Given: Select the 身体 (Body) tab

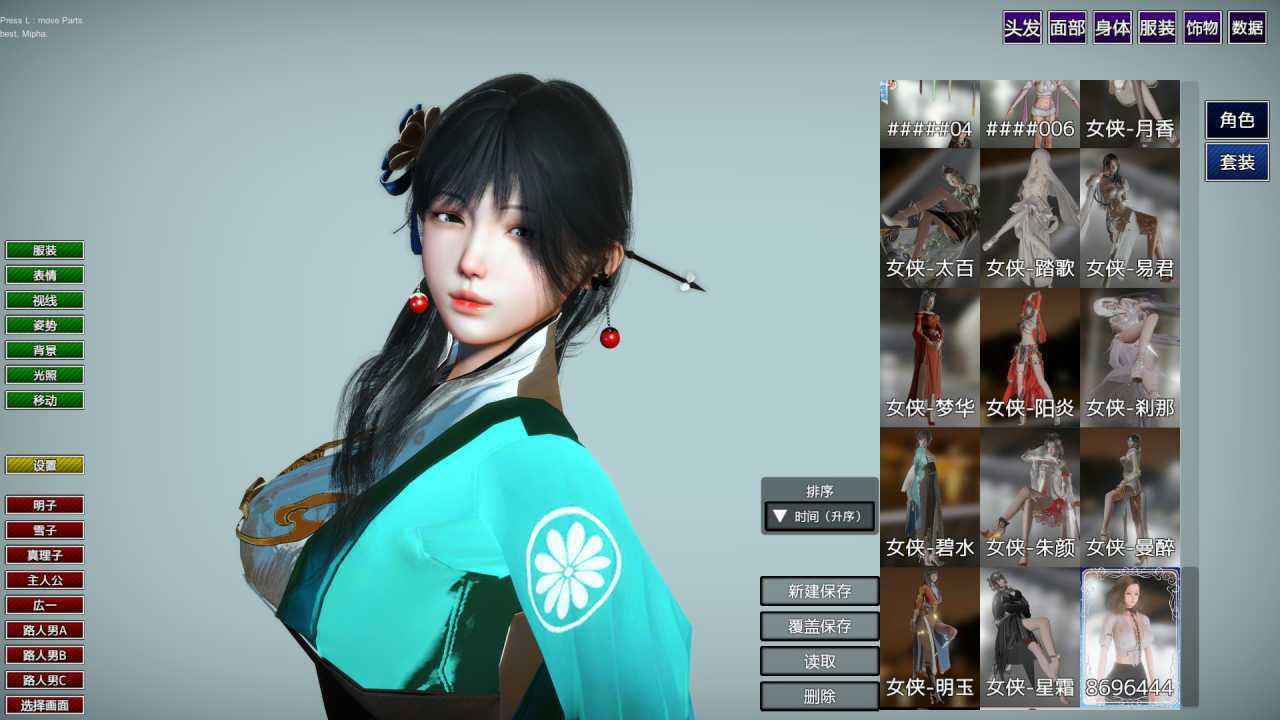Looking at the screenshot, I should coord(1111,29).
